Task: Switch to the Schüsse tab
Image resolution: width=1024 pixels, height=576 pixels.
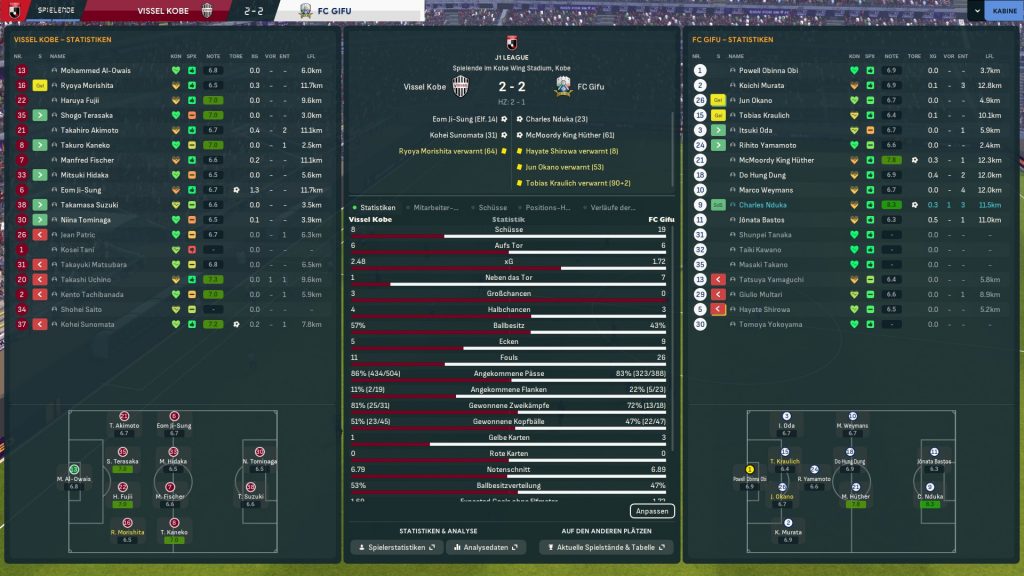Action: coord(494,207)
